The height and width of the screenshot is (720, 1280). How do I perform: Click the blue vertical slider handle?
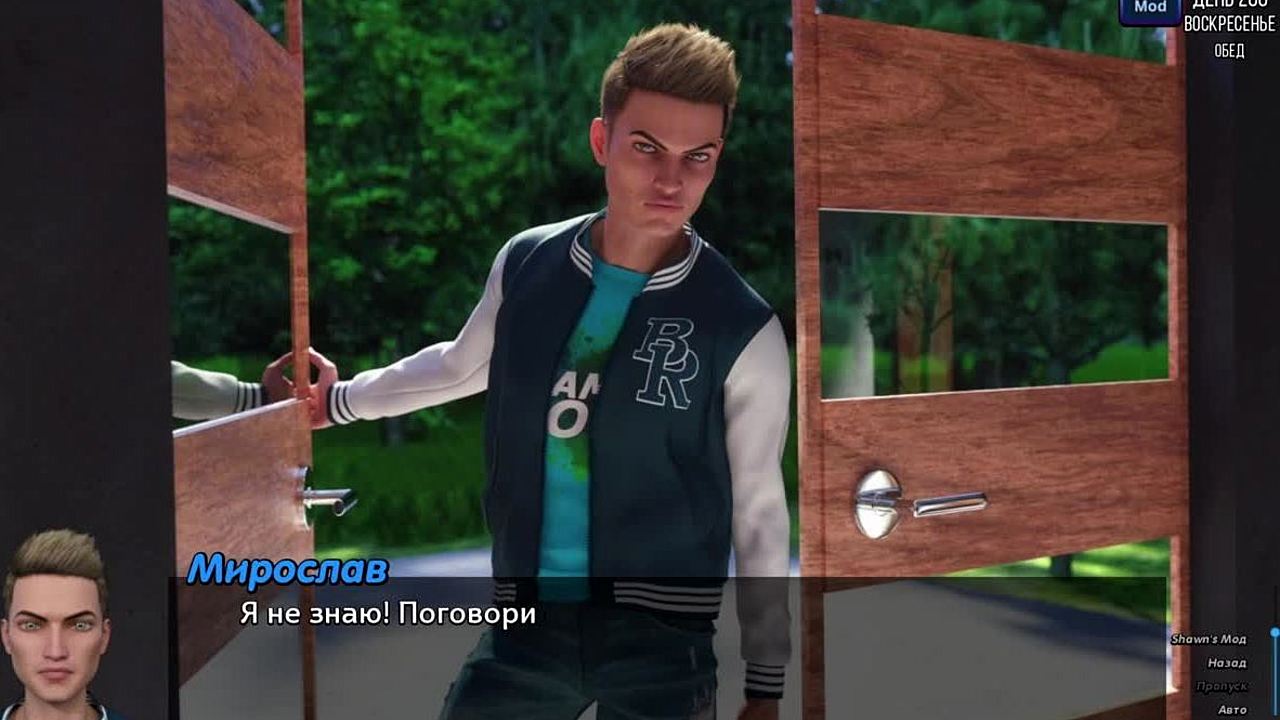click(1275, 633)
